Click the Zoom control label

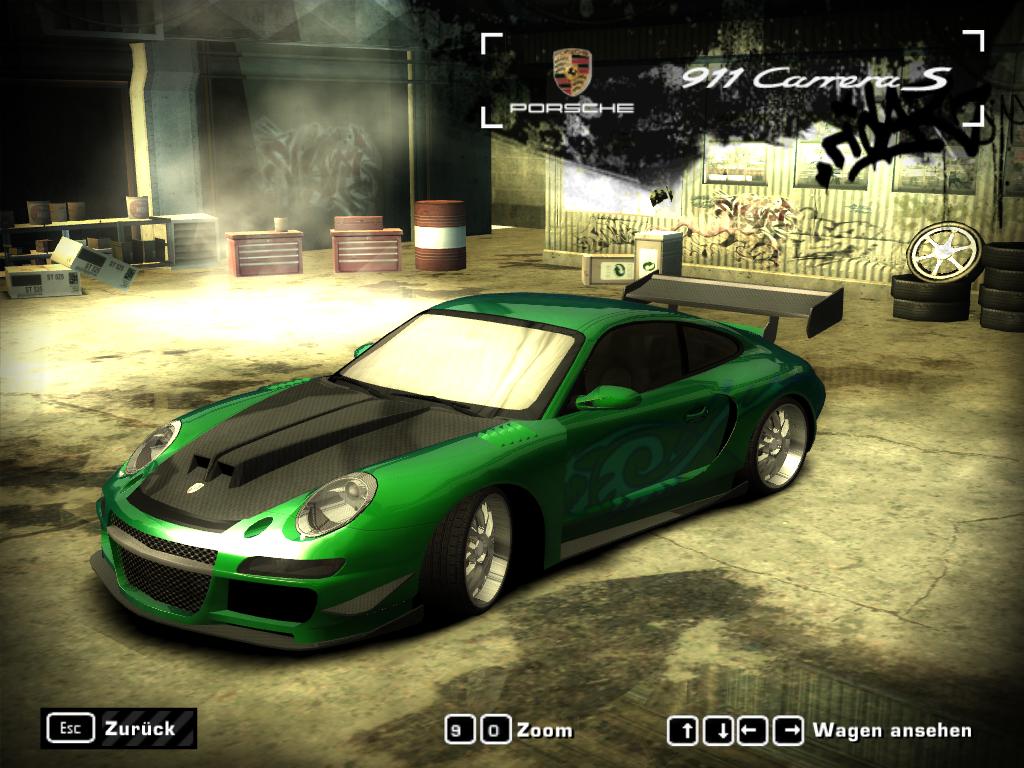tap(544, 731)
